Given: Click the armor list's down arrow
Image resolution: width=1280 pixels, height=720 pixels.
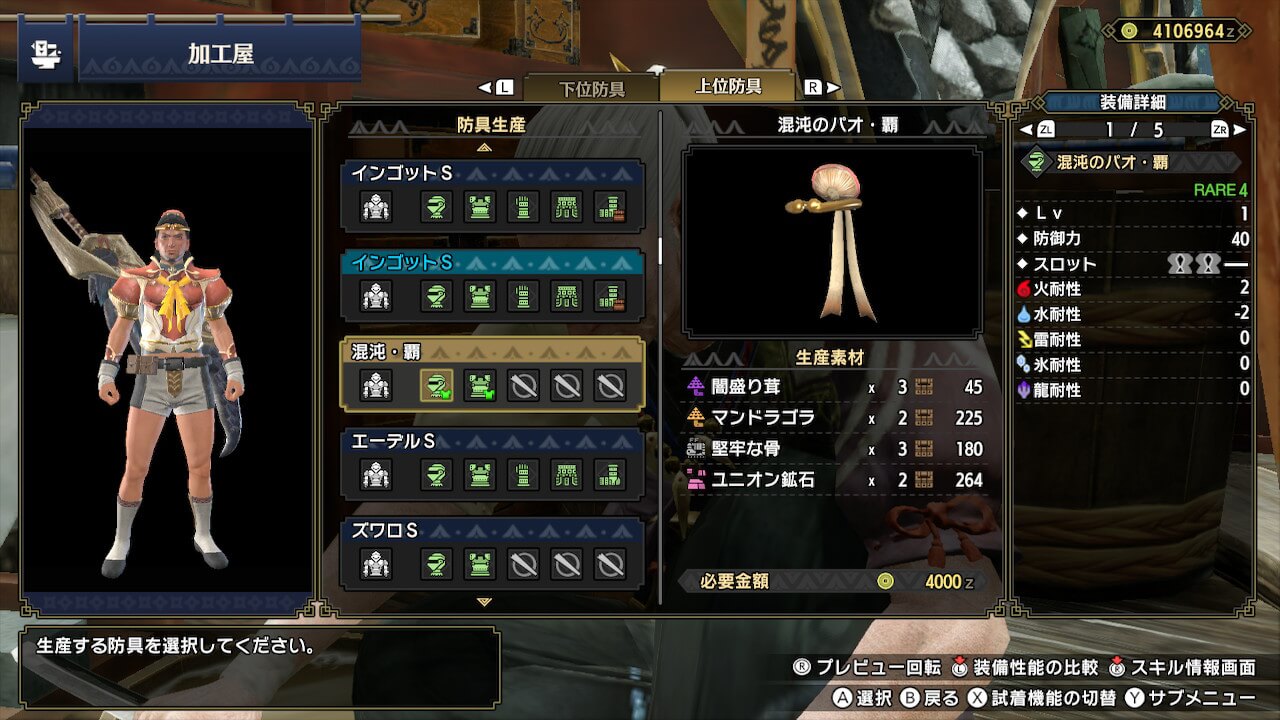Looking at the screenshot, I should (x=485, y=602).
